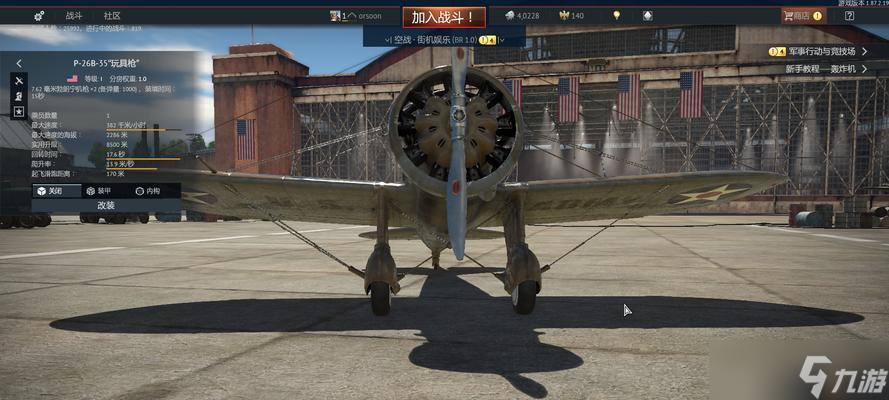Open the question mark help button
This screenshot has height=400, width=889.
[849, 16]
